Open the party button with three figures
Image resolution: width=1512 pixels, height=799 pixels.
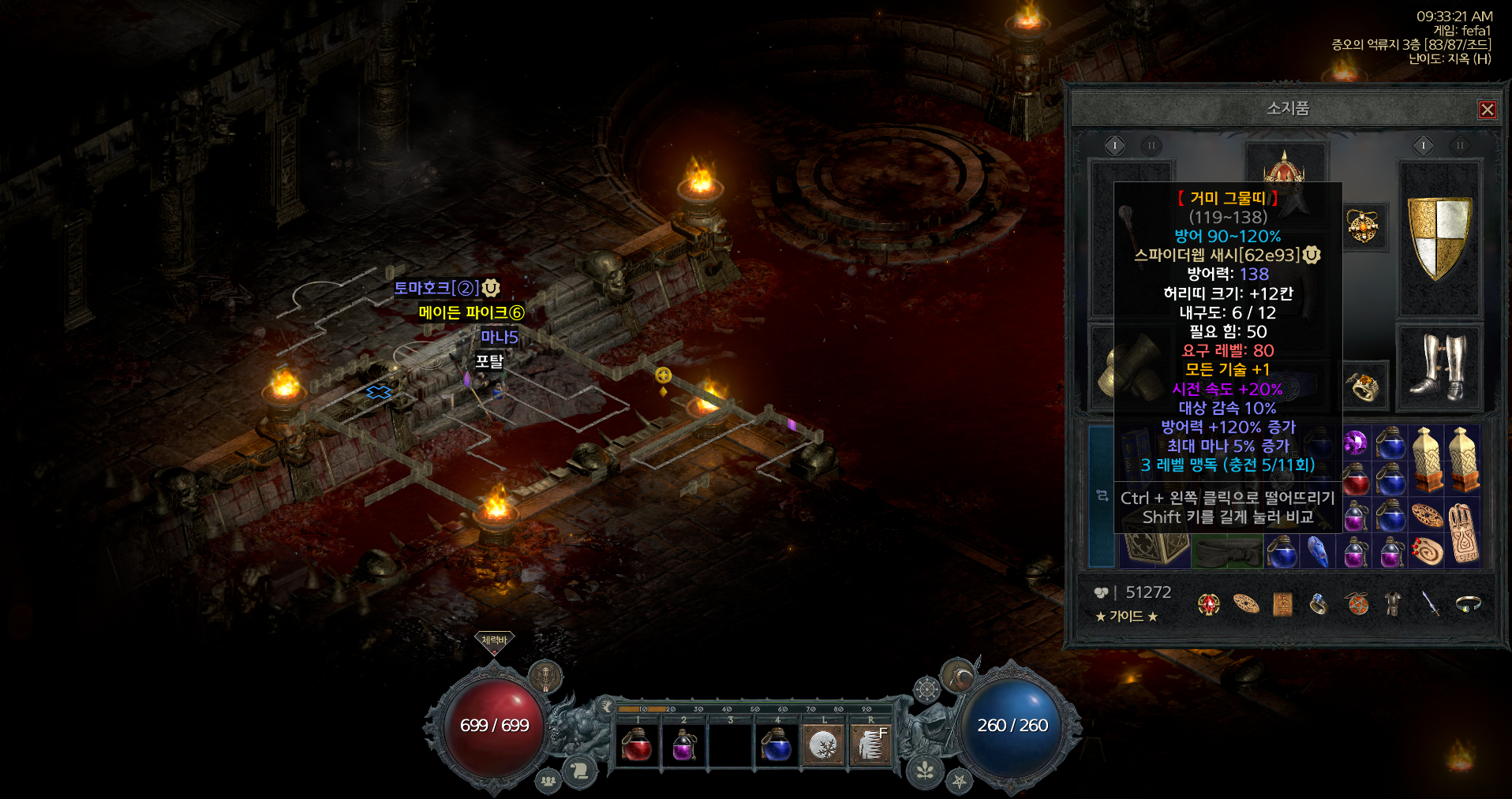(548, 781)
